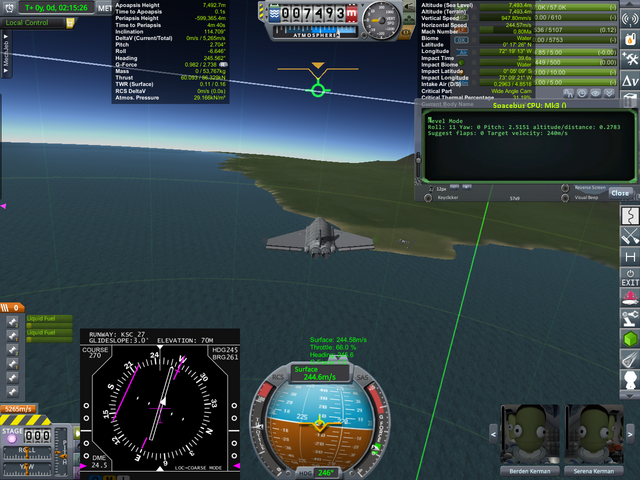Open the green cube toolbar icon
The height and width of the screenshot is (480, 640).
click(x=630, y=341)
